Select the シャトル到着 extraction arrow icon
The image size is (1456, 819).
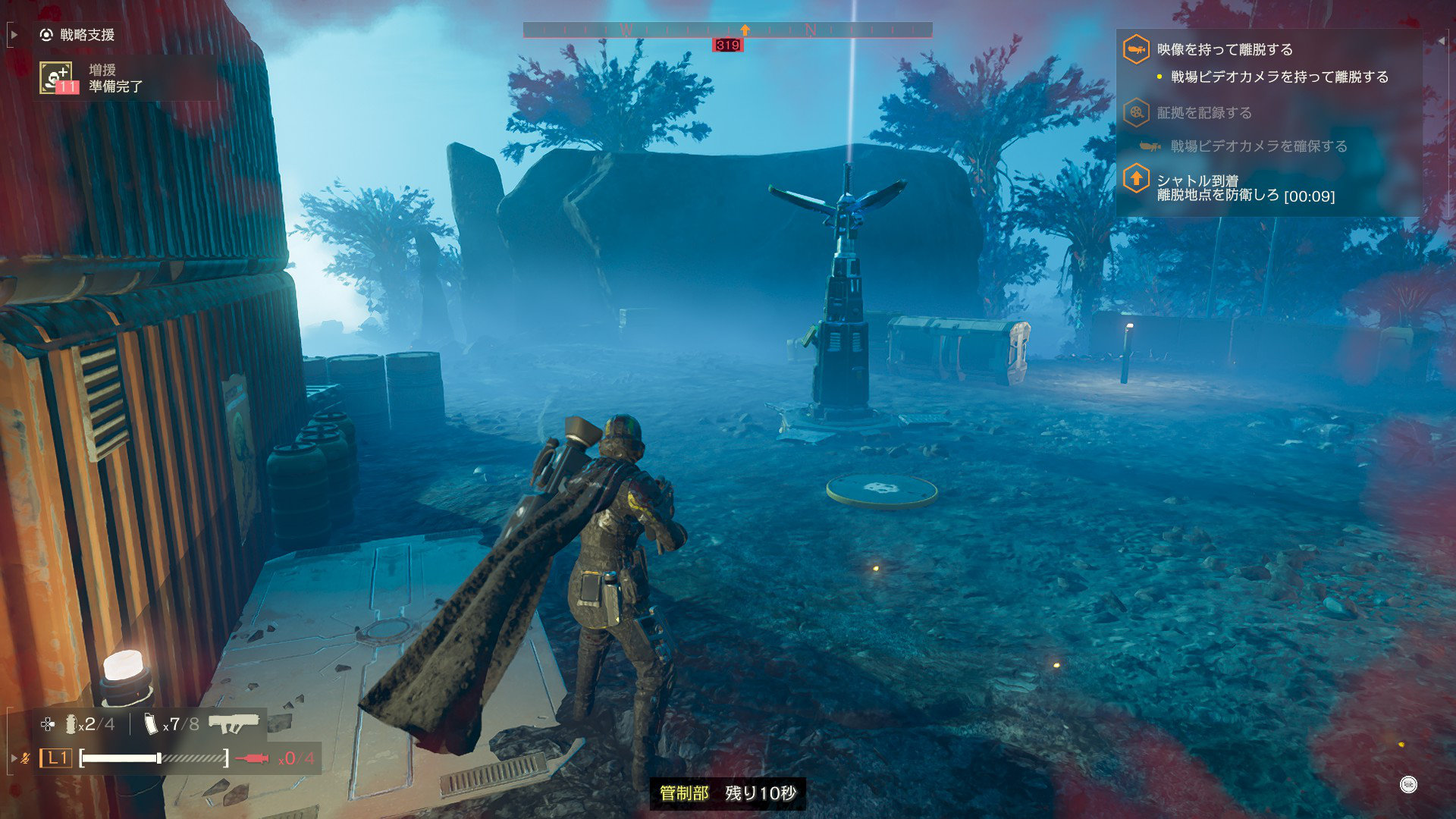coord(1135,180)
